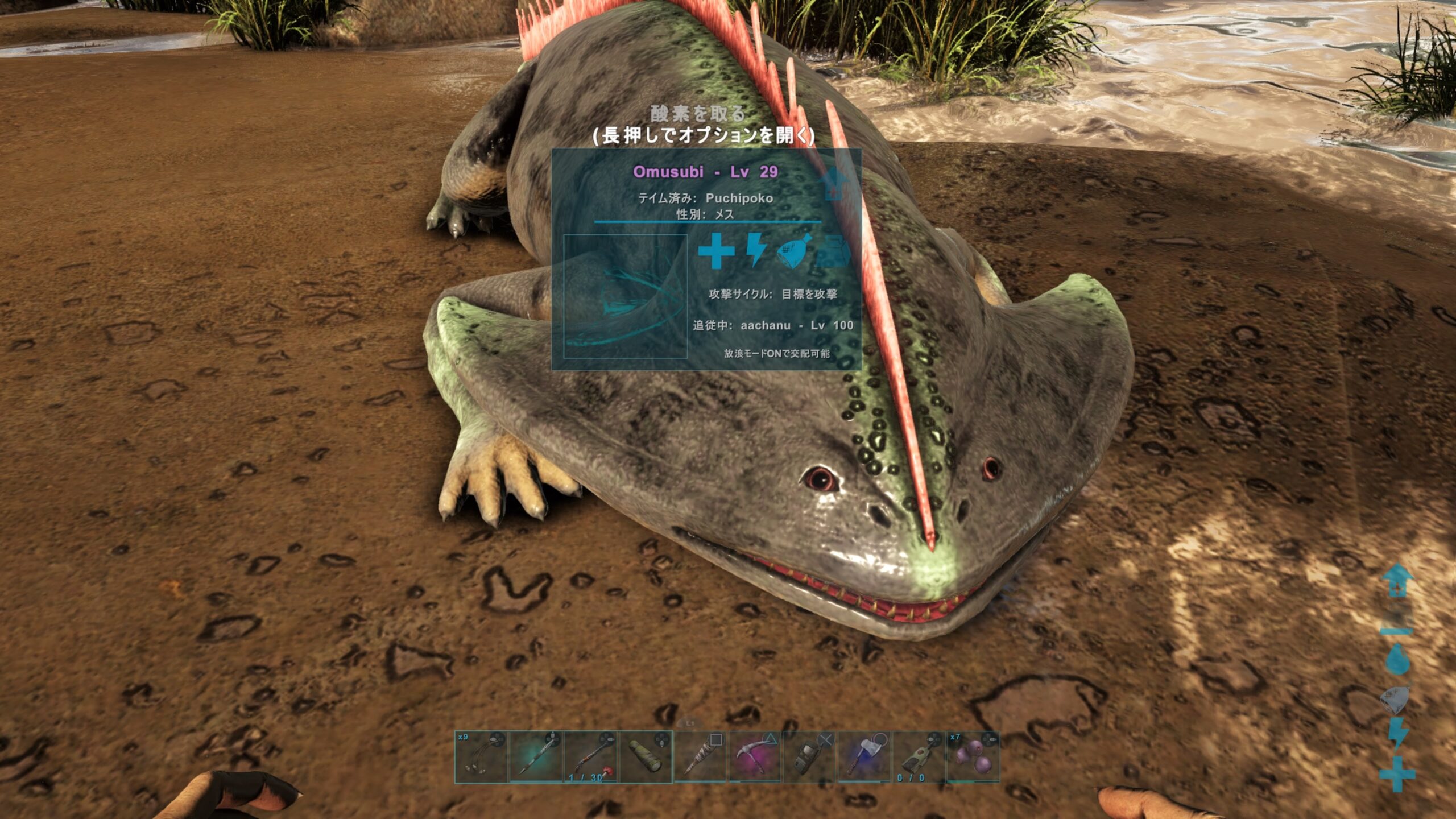This screenshot has height=819, width=1456.
Task: Equip the spear with the teal glow
Action: tap(536, 757)
